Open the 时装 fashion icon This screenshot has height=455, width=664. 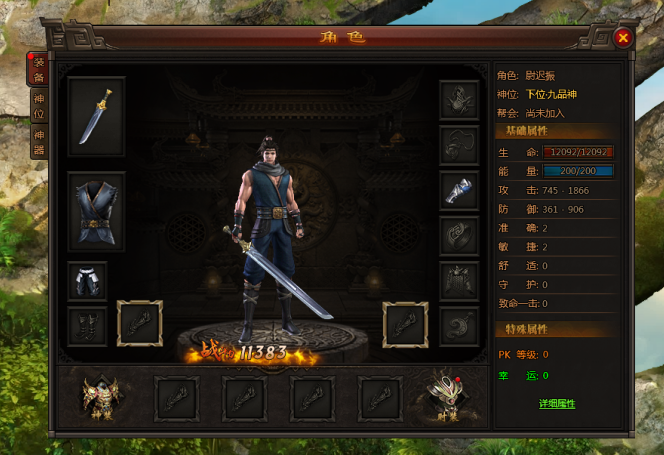(x=448, y=398)
